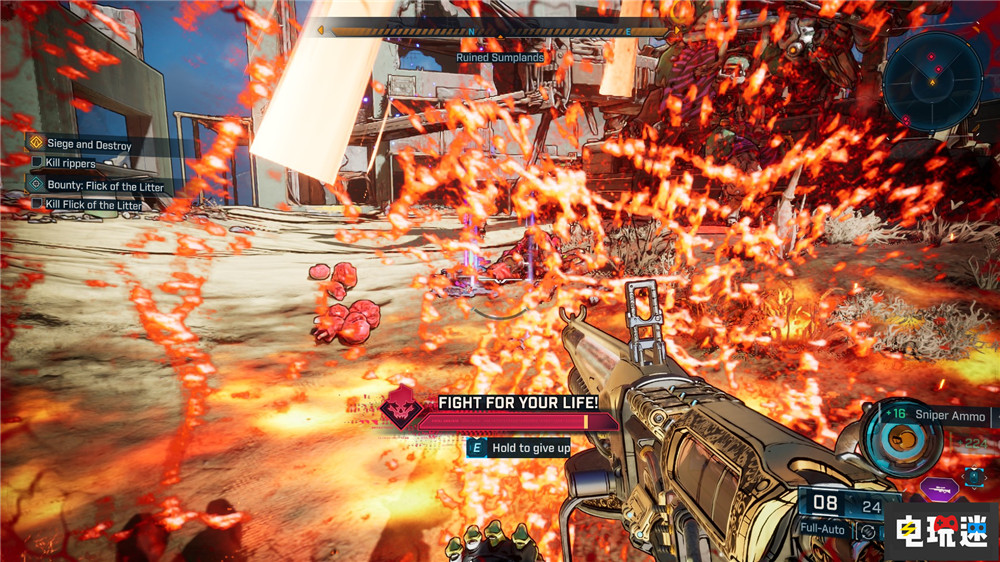Click the weapon swap selector icon
This screenshot has width=1000, height=562.
pyautogui.click(x=975, y=477)
